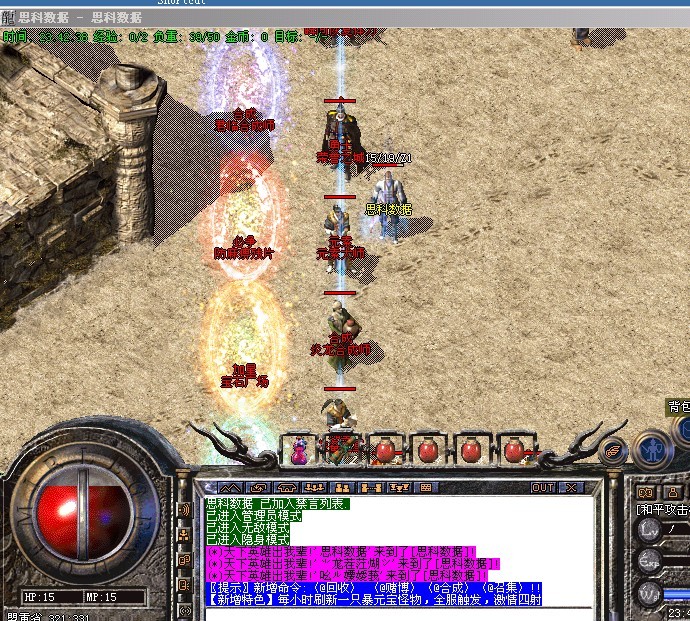The height and width of the screenshot is (621, 690).
Task: Open the character equipment round button
Action: pos(653,449)
